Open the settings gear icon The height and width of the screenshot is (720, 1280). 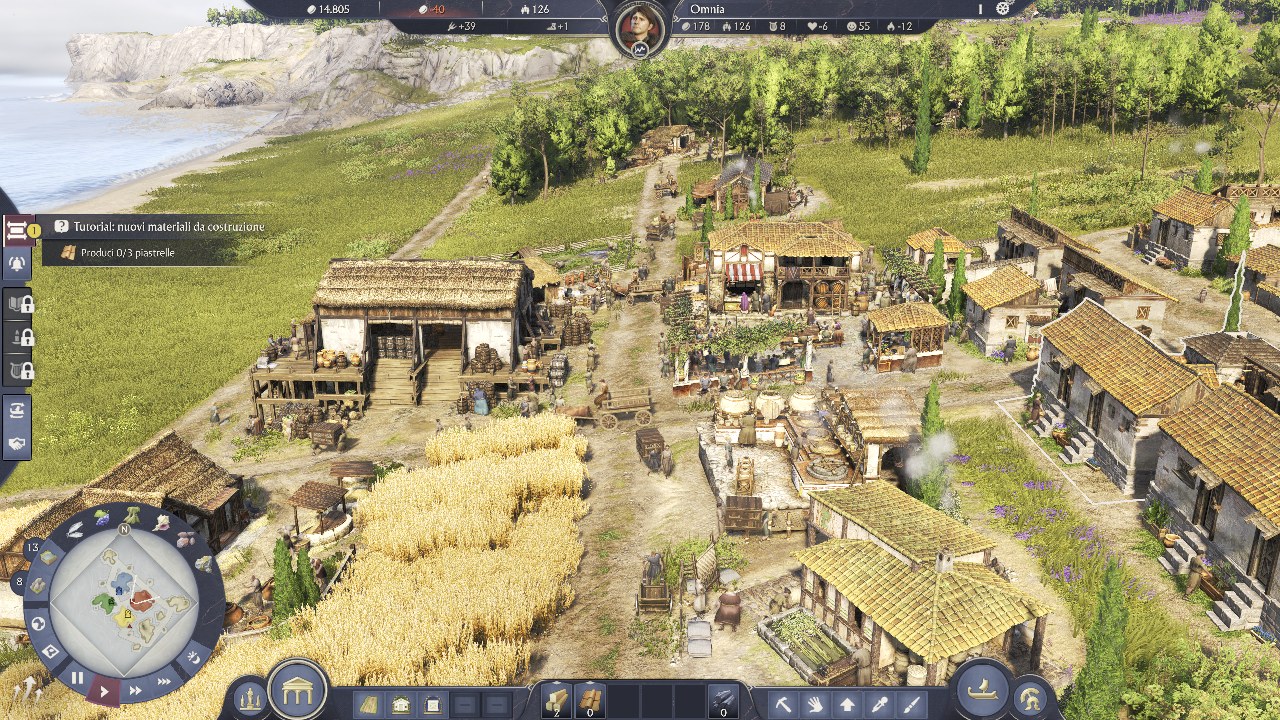point(1005,8)
